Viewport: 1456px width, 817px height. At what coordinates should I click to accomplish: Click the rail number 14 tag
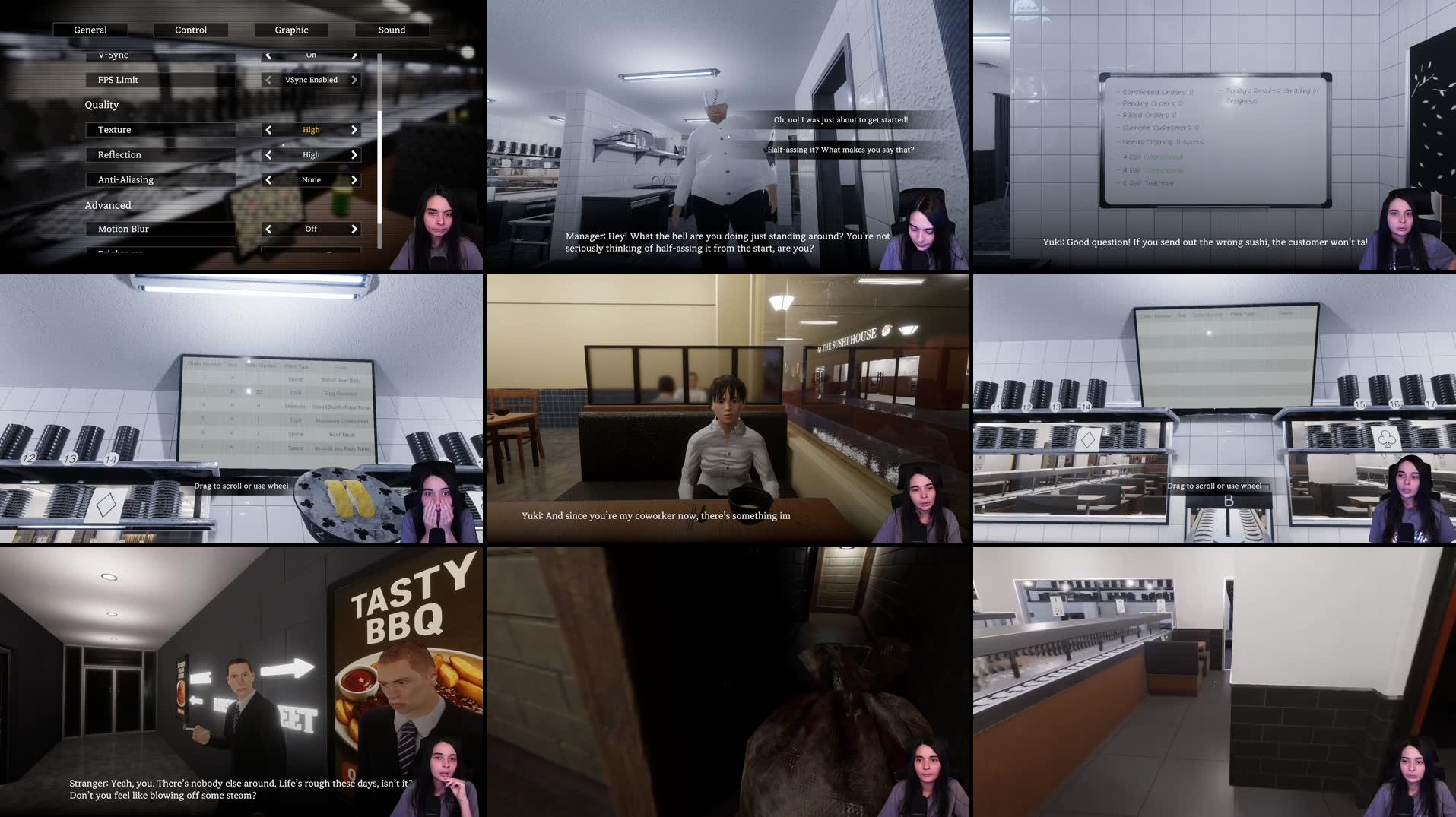point(111,459)
